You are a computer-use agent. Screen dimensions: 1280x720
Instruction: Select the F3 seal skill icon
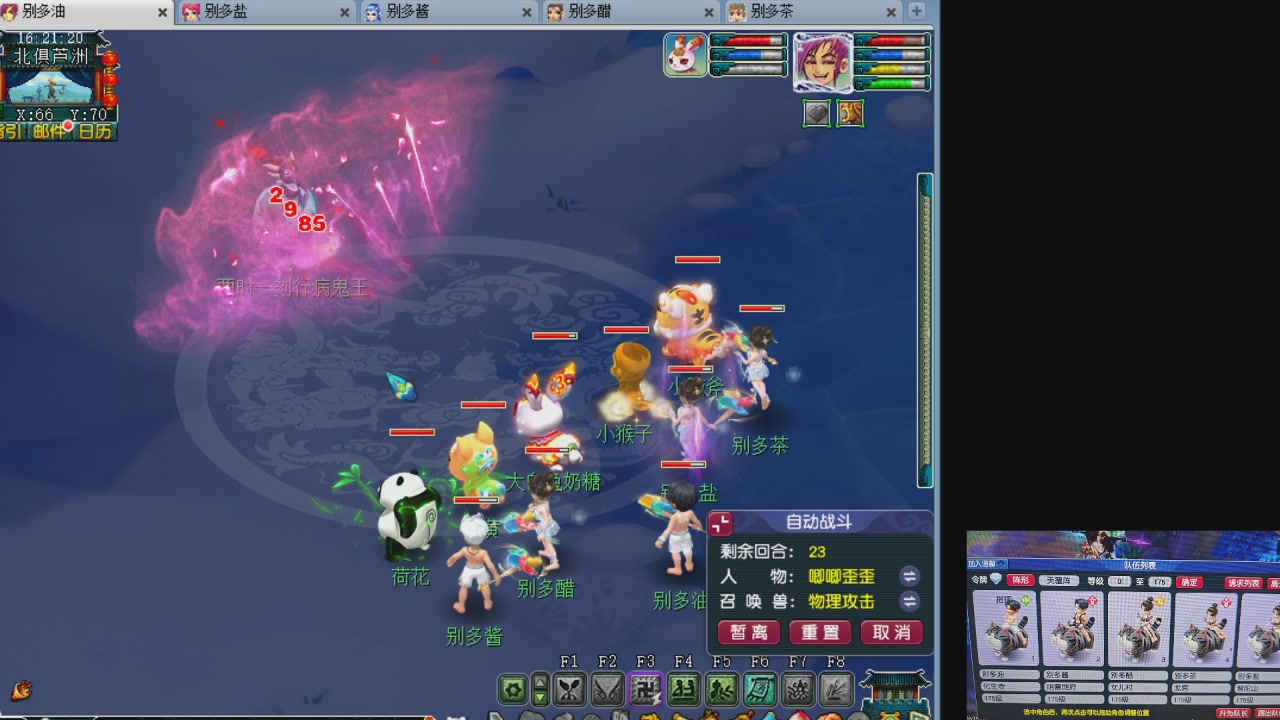(x=647, y=688)
